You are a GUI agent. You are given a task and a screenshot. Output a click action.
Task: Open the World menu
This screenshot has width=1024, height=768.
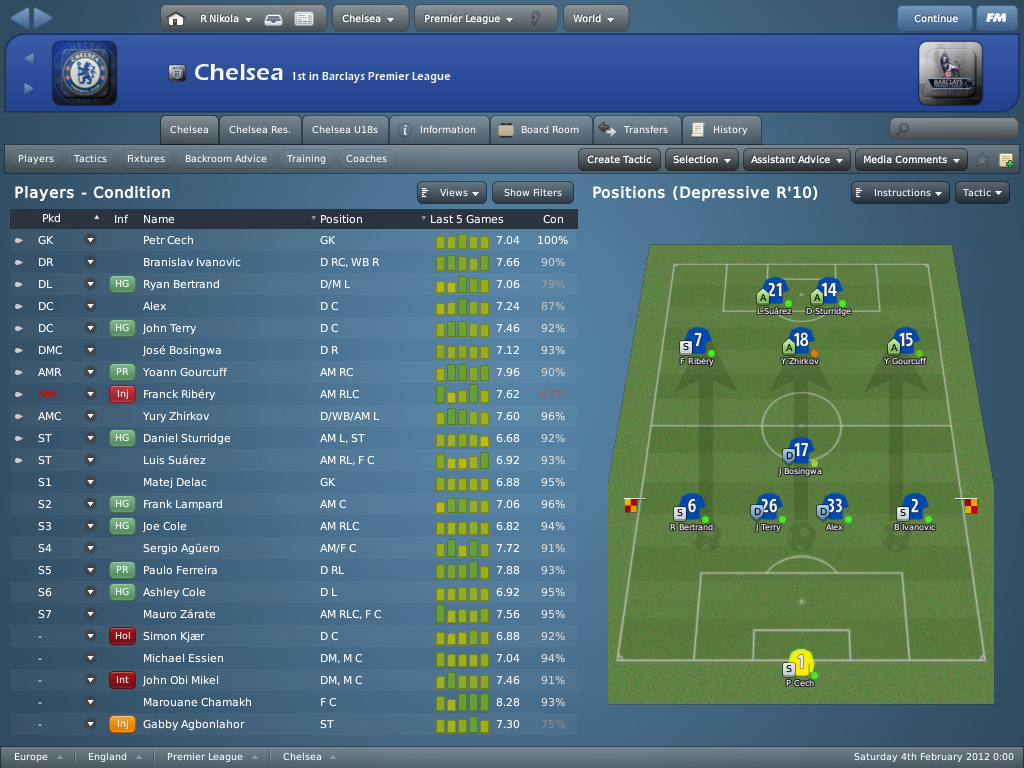point(595,18)
